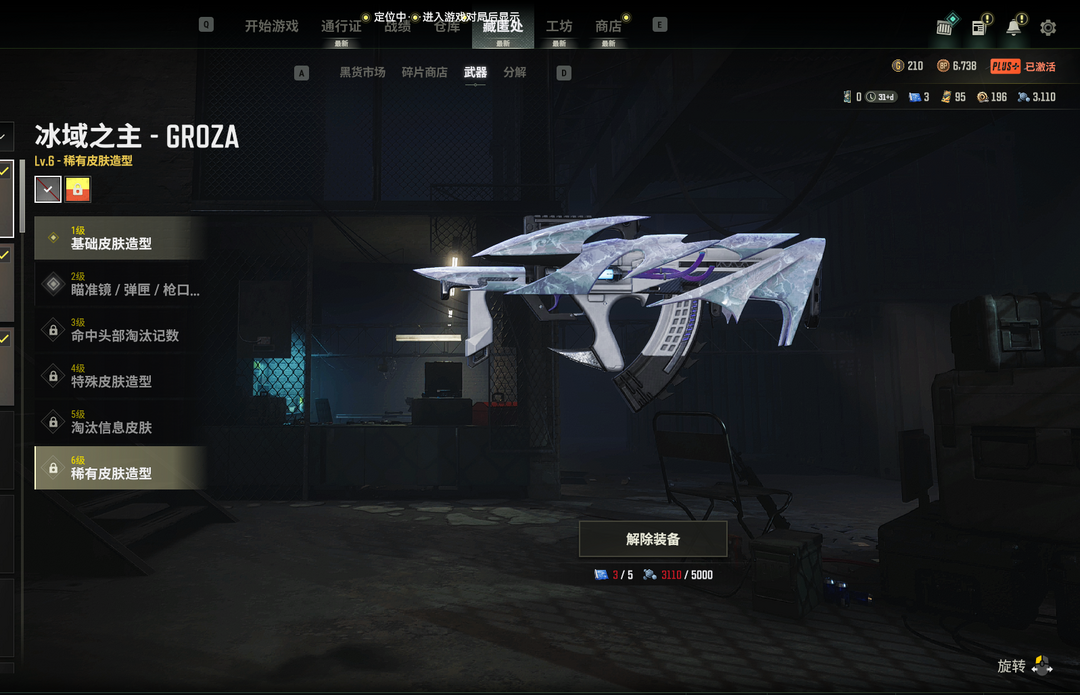Select the 武器 weapons sub-tab
The image size is (1080, 695).
475,72
